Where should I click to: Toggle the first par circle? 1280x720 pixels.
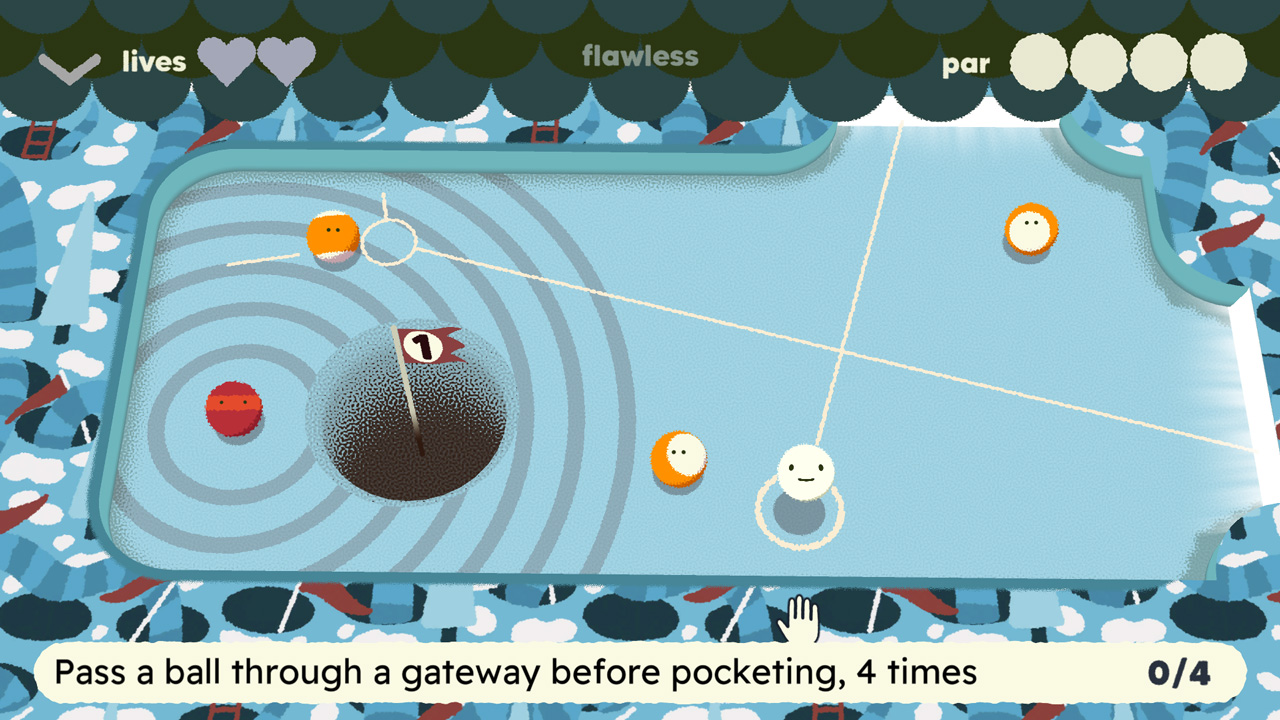1039,62
